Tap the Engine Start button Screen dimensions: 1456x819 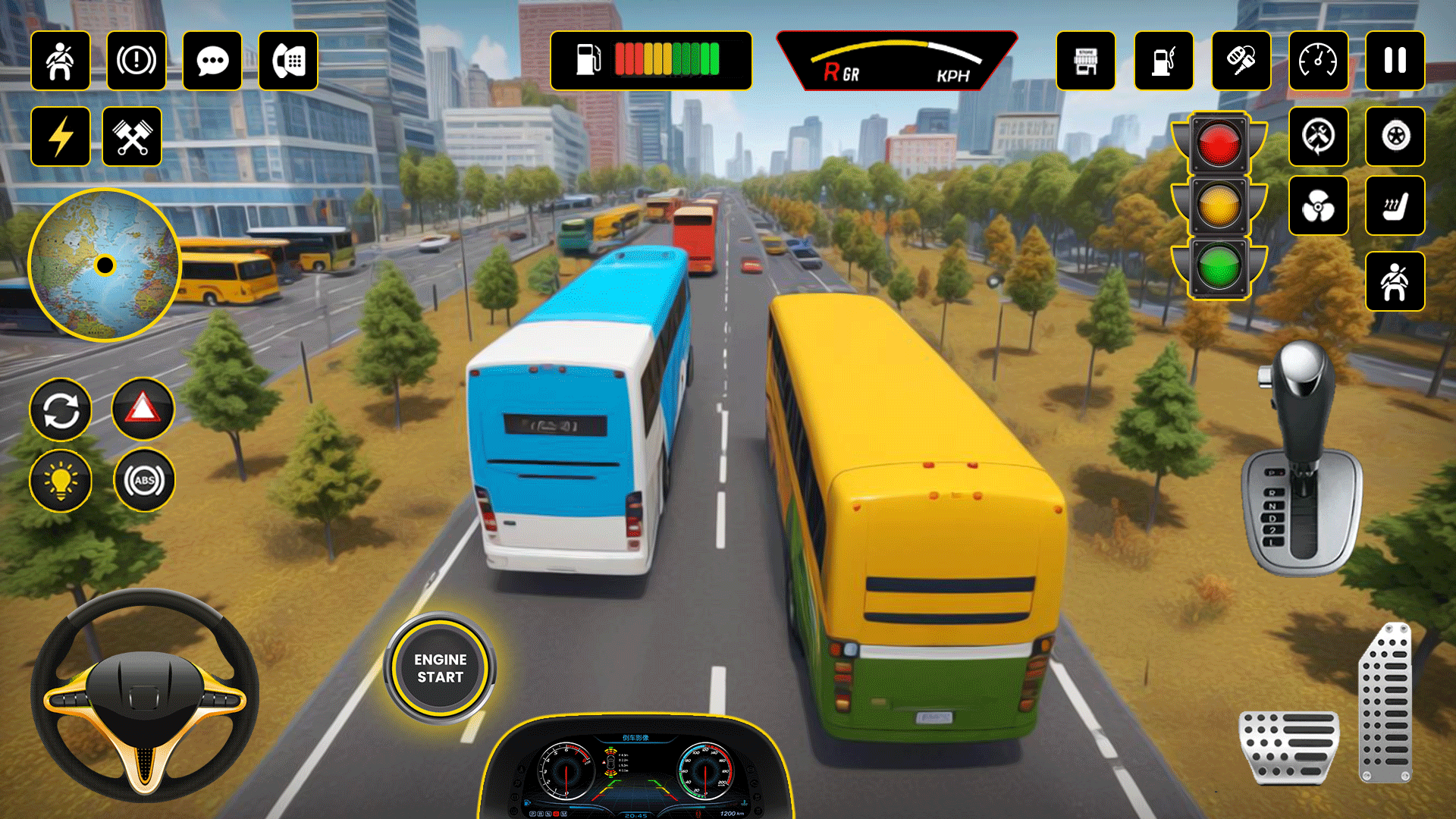pyautogui.click(x=440, y=668)
